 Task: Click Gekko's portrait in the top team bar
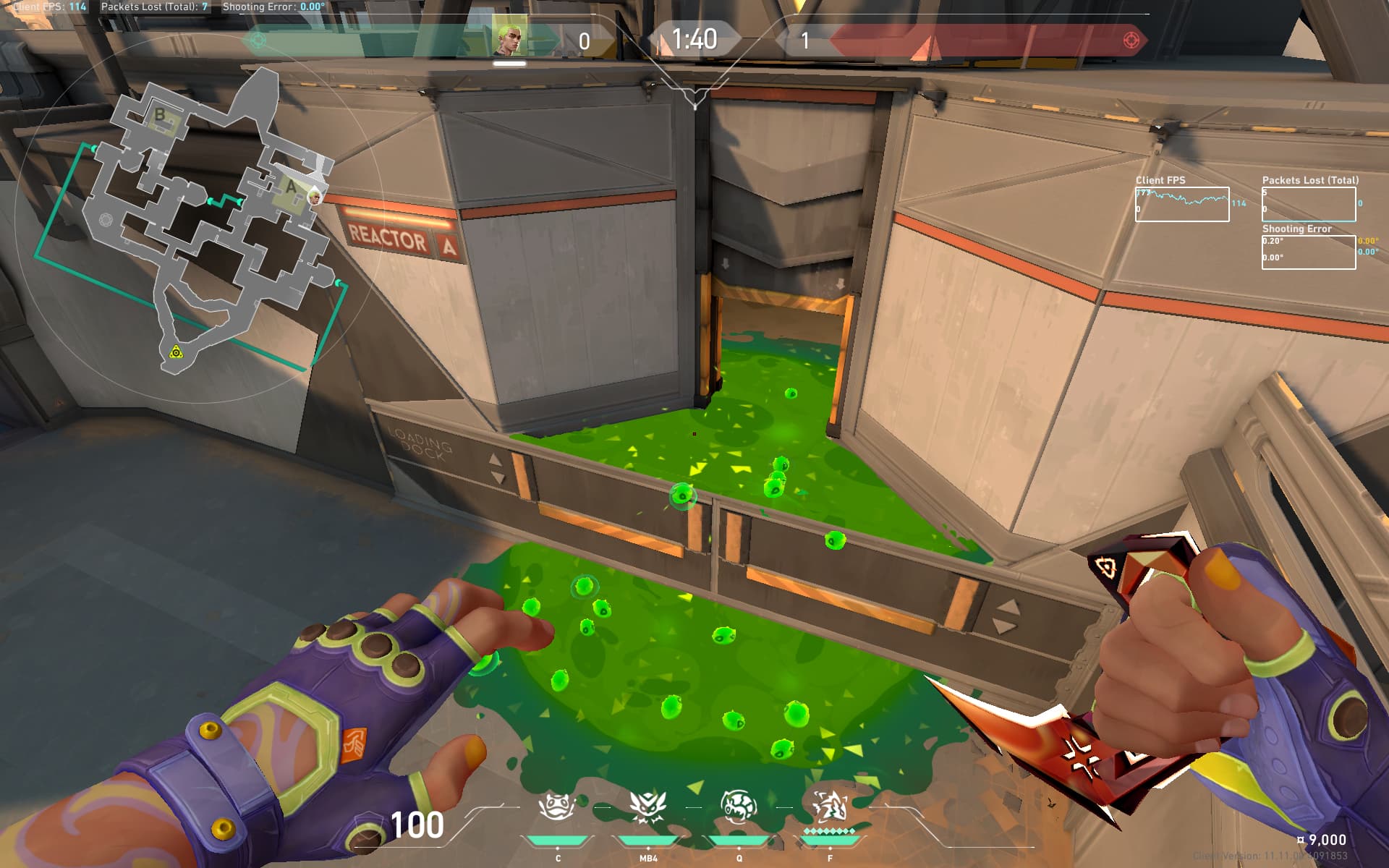click(x=509, y=39)
